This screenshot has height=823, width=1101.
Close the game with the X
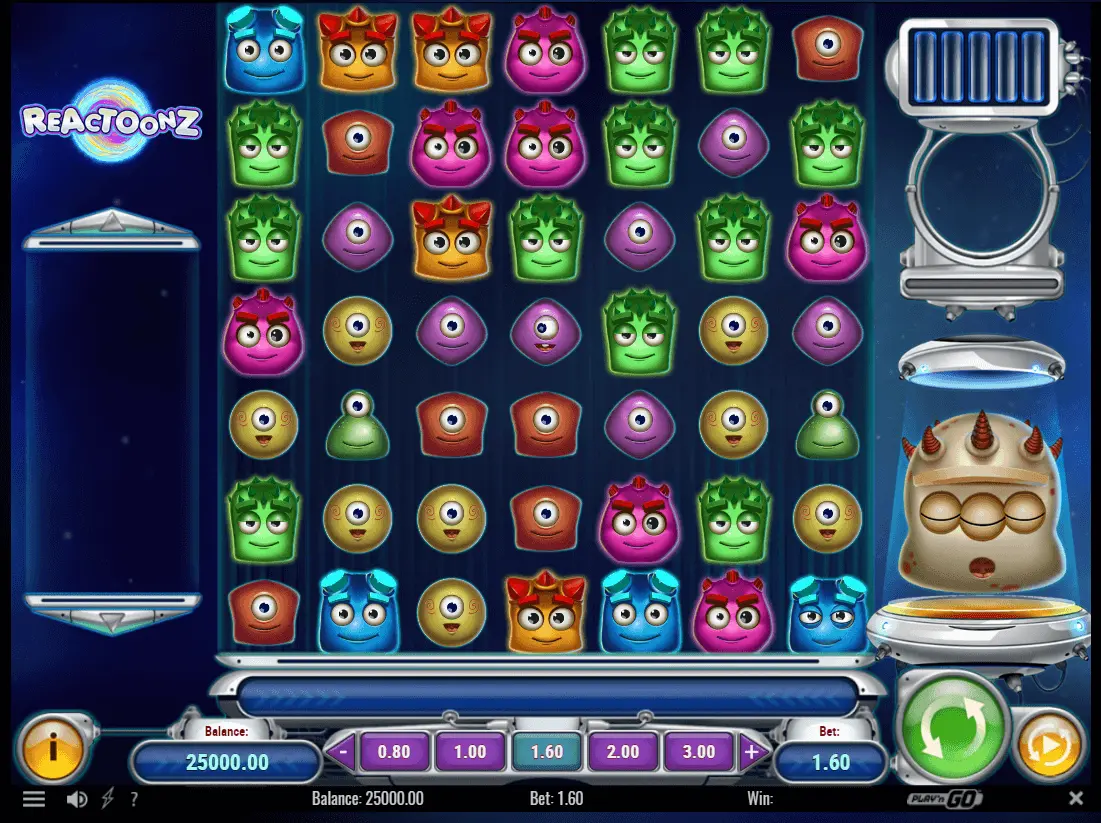click(1076, 798)
